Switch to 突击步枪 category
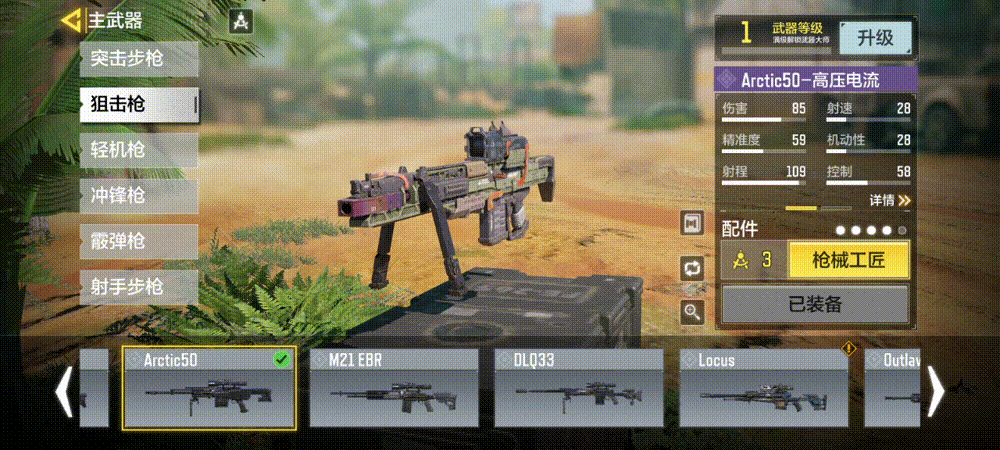 coord(138,58)
